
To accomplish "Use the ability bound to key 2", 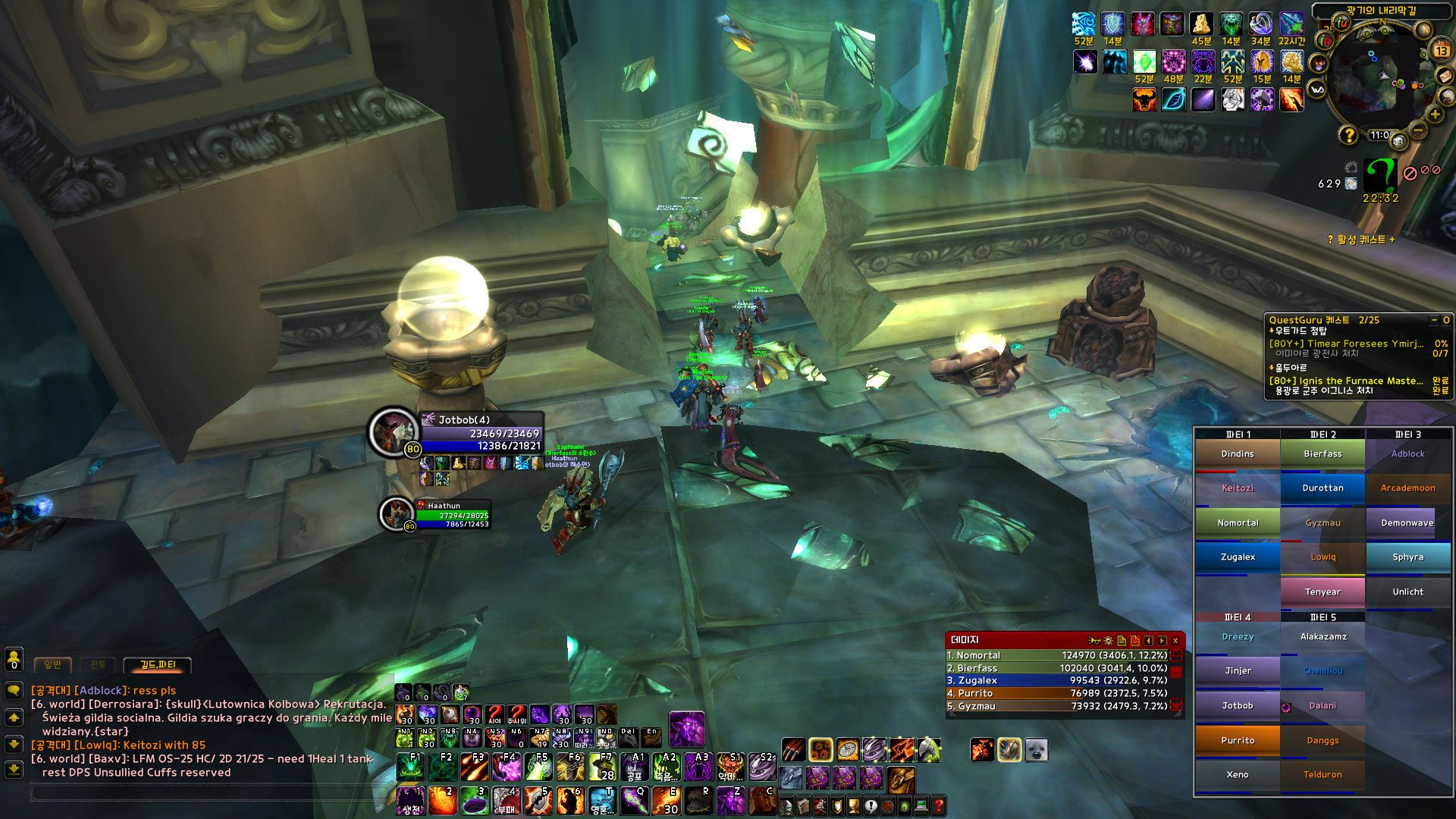I will pyautogui.click(x=442, y=801).
